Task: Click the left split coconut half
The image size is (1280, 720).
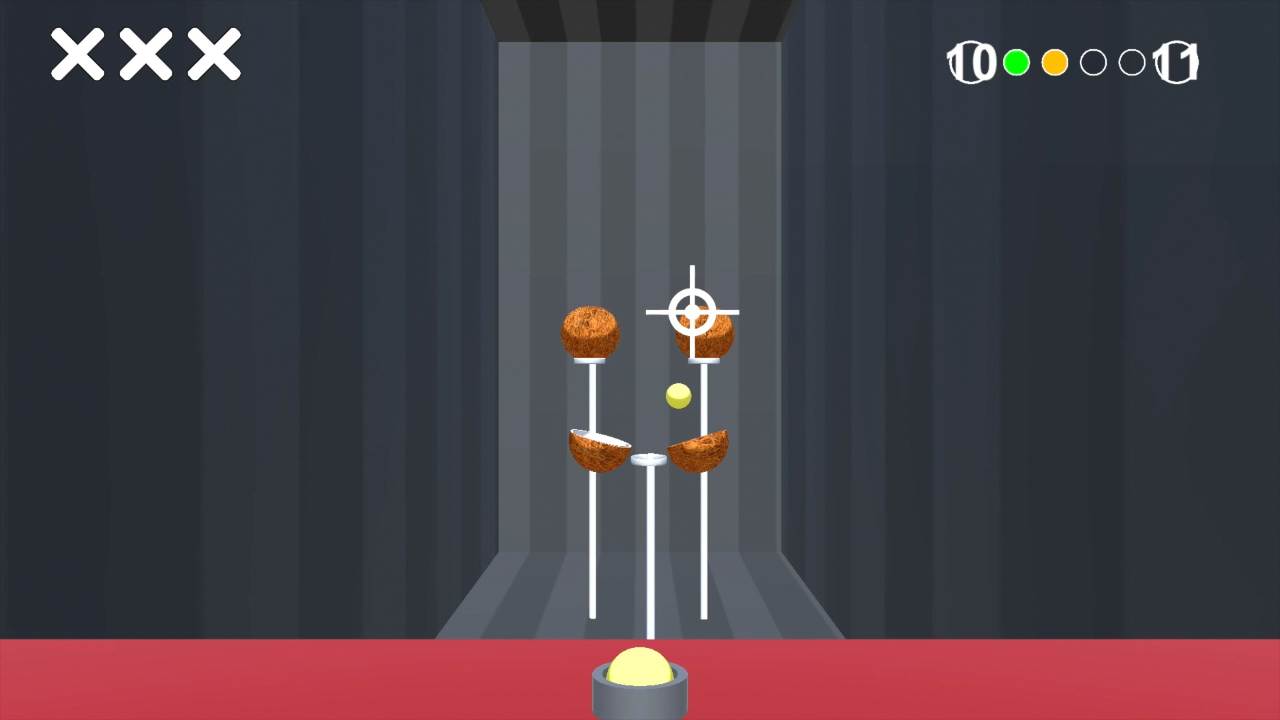Action: coord(598,450)
